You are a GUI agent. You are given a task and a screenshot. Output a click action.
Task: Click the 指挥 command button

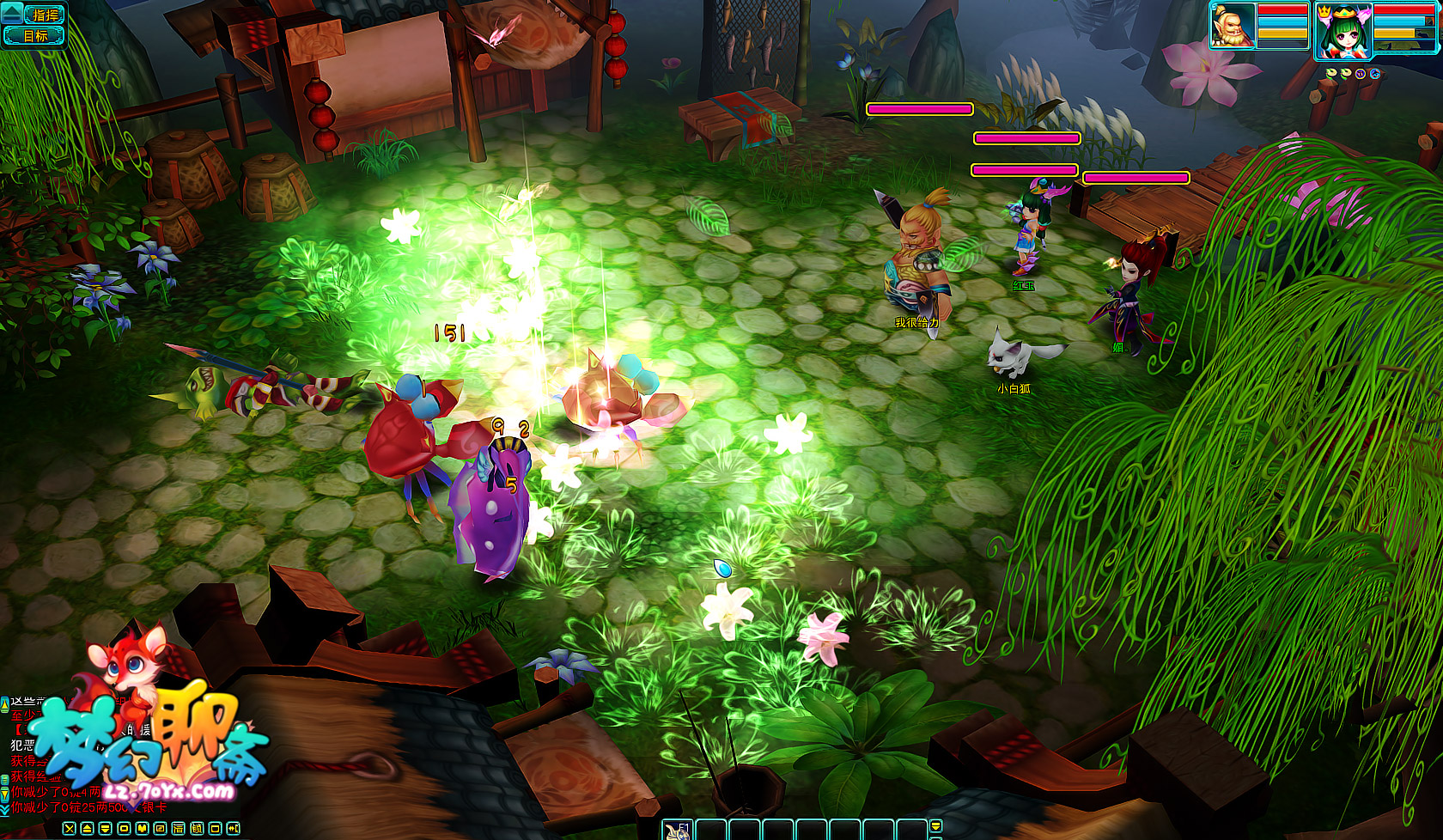click(43, 15)
